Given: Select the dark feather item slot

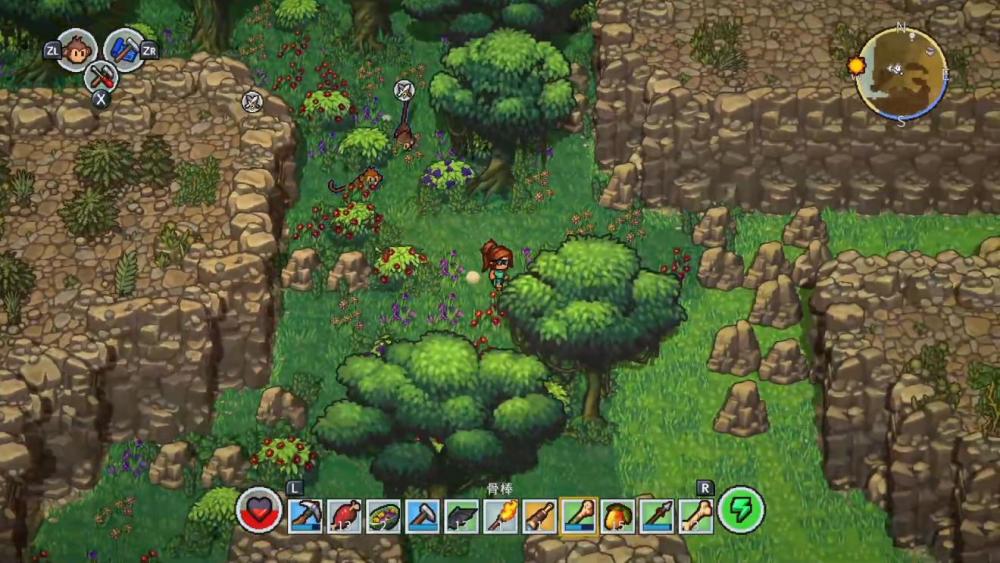Looking at the screenshot, I should coord(461,516).
